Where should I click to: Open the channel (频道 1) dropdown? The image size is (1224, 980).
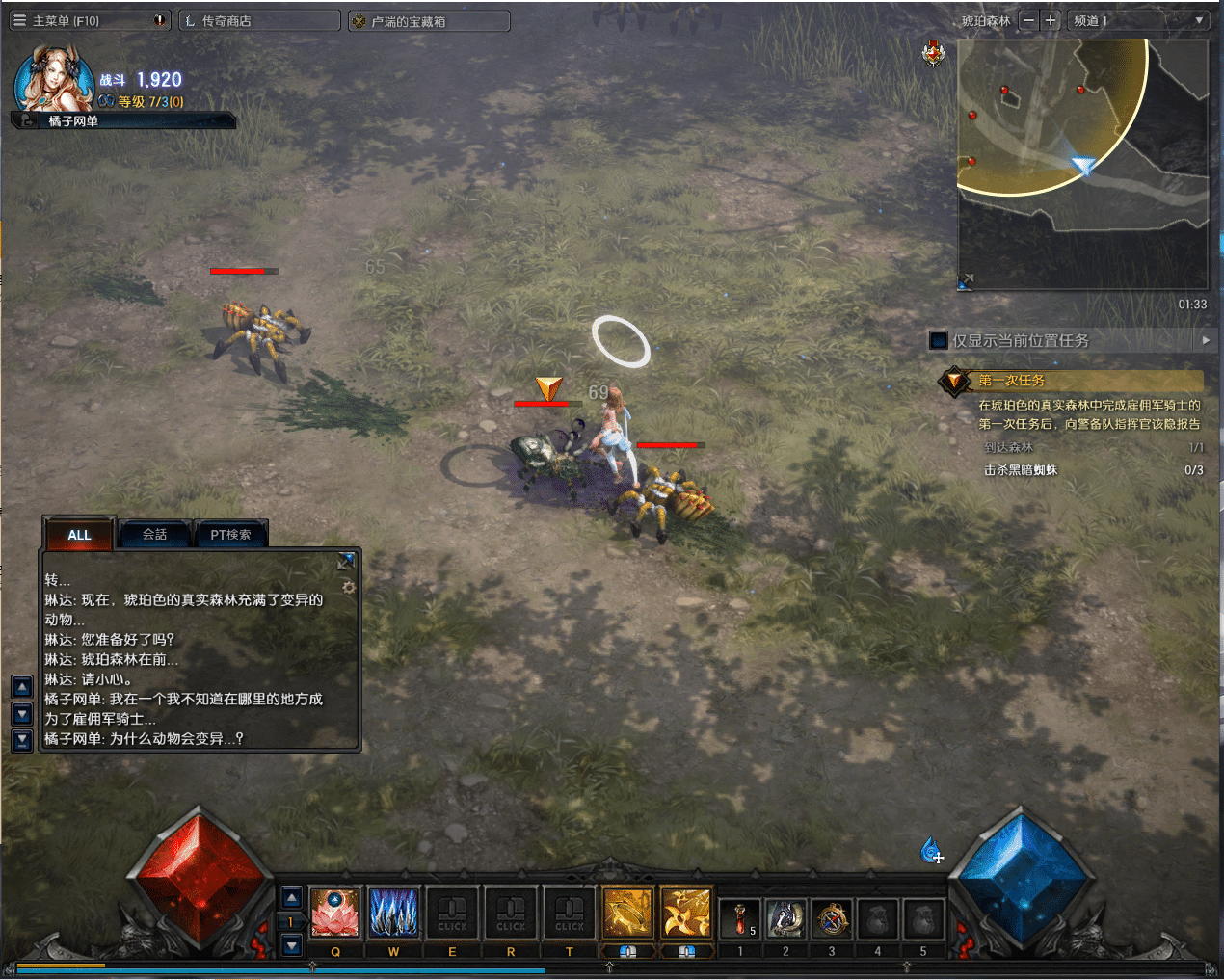coord(1138,20)
